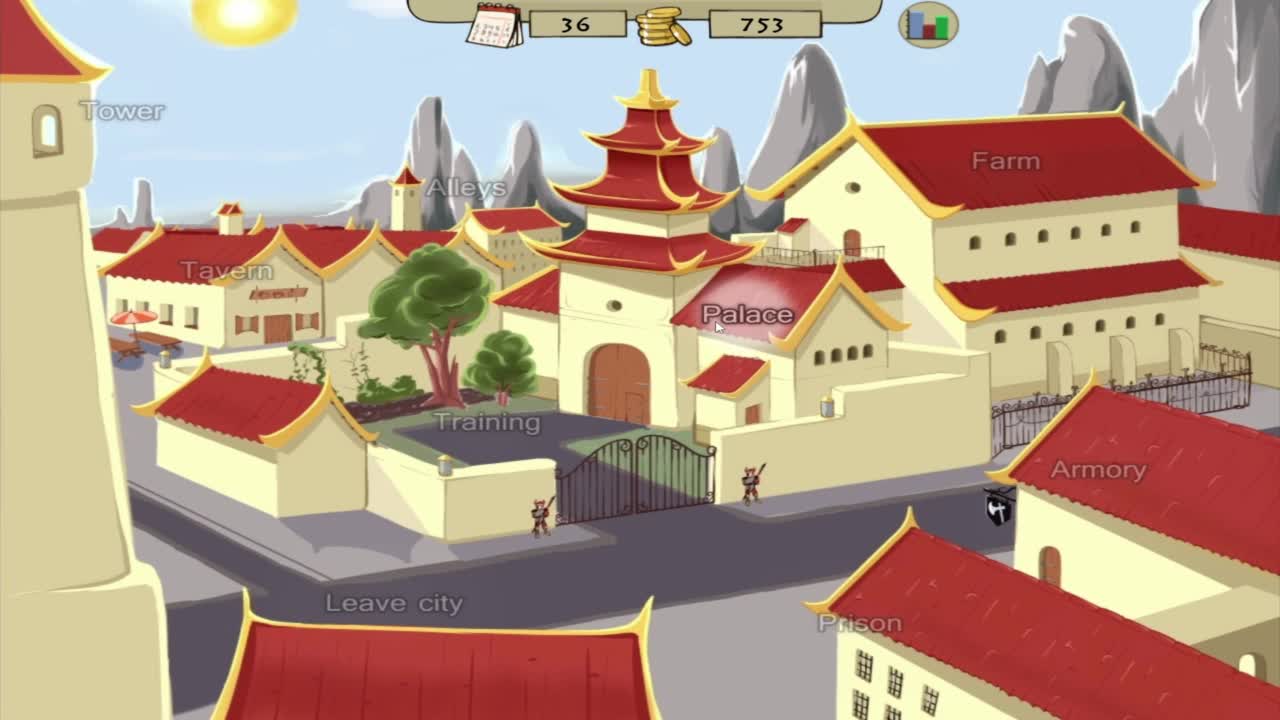
Task: Click the calendar day icon
Action: (x=494, y=25)
